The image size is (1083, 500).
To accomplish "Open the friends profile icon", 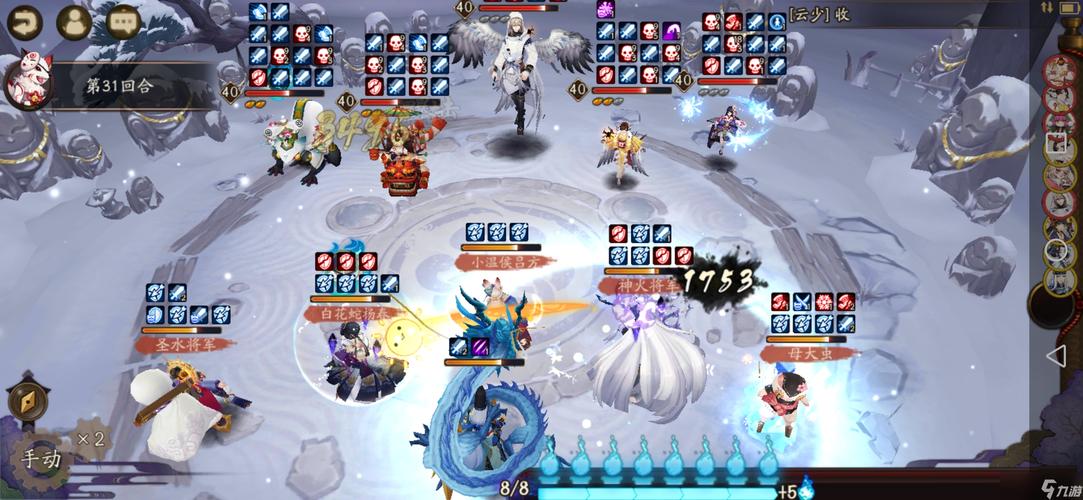I will (74, 21).
